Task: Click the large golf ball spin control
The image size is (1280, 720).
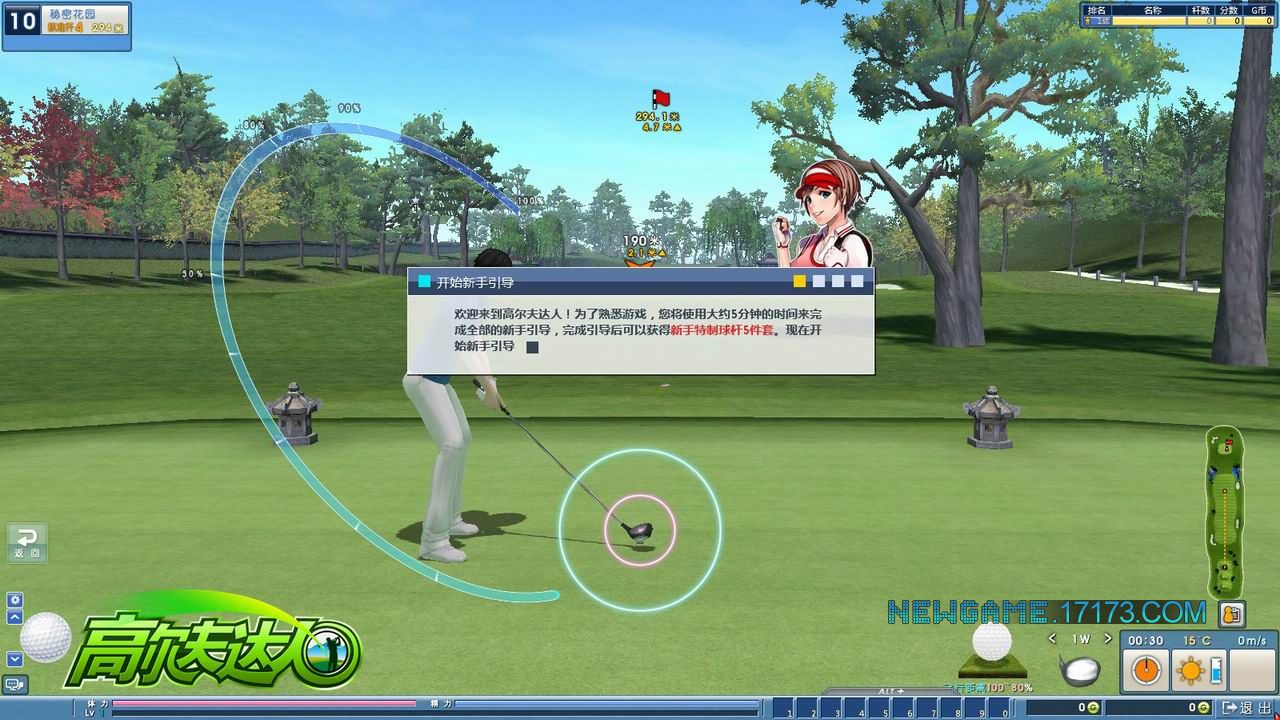Action: click(46, 637)
